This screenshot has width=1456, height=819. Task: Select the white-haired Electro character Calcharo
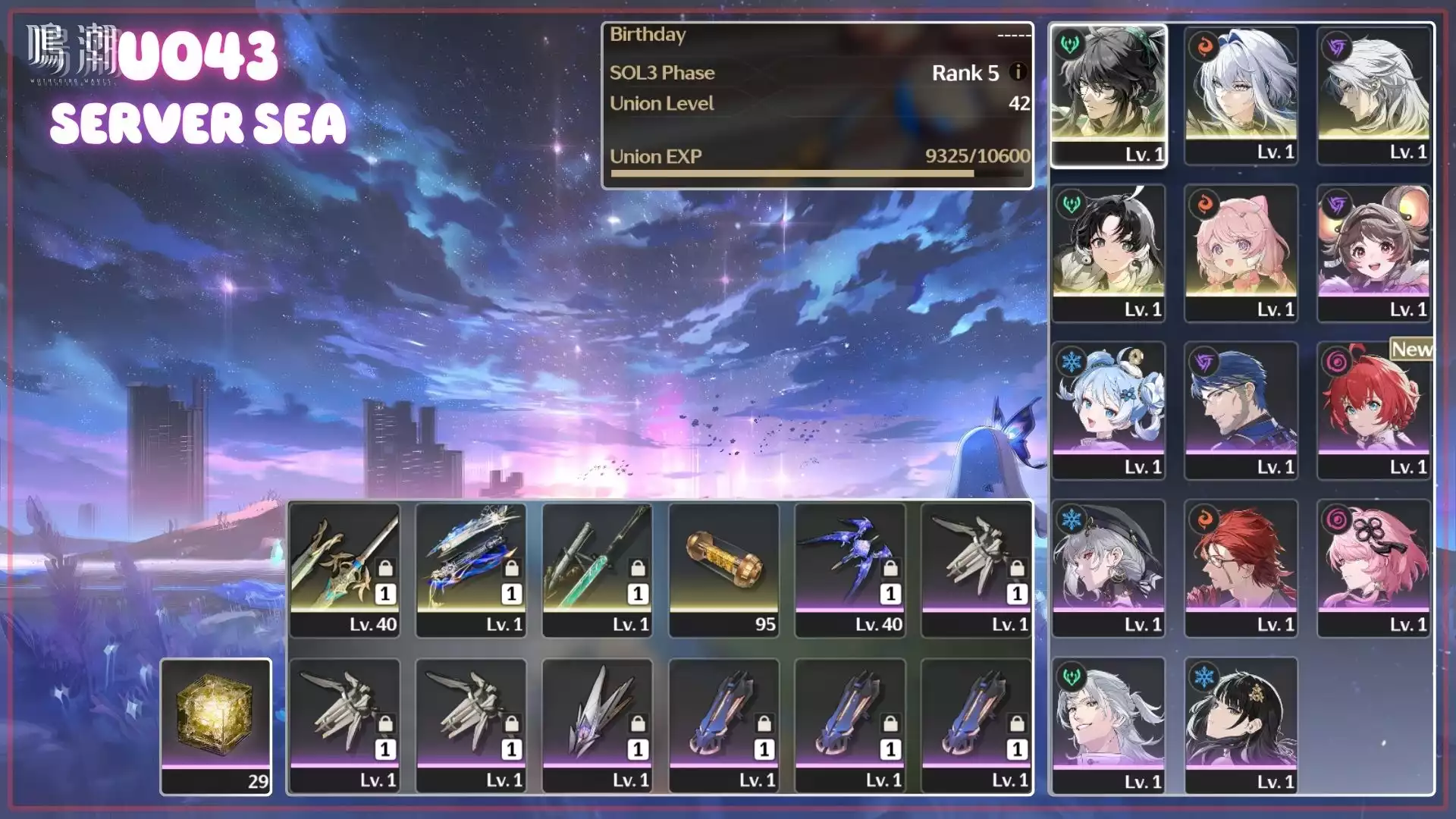[x=1373, y=95]
